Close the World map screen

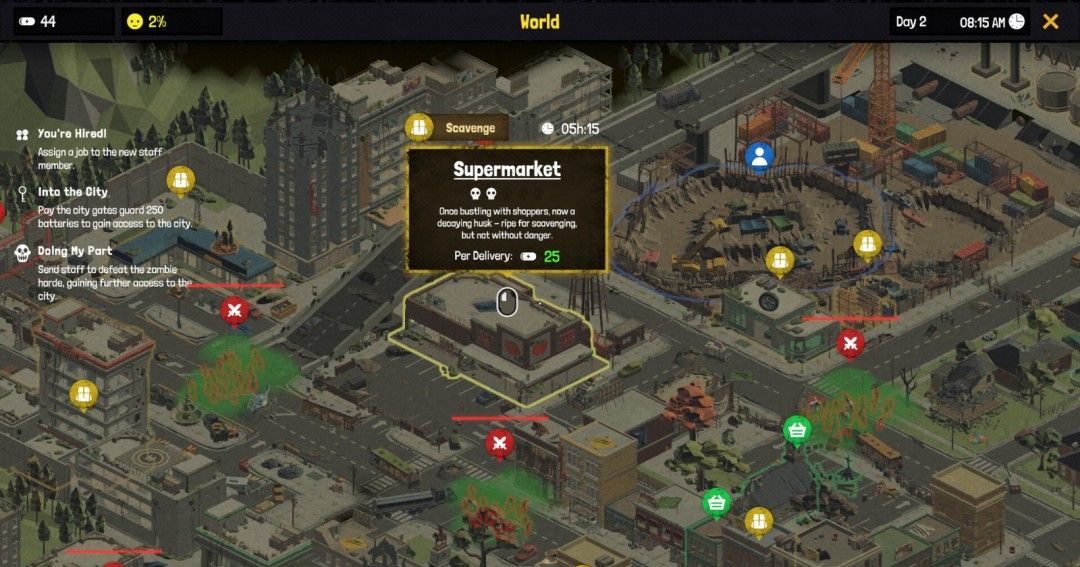point(1050,21)
